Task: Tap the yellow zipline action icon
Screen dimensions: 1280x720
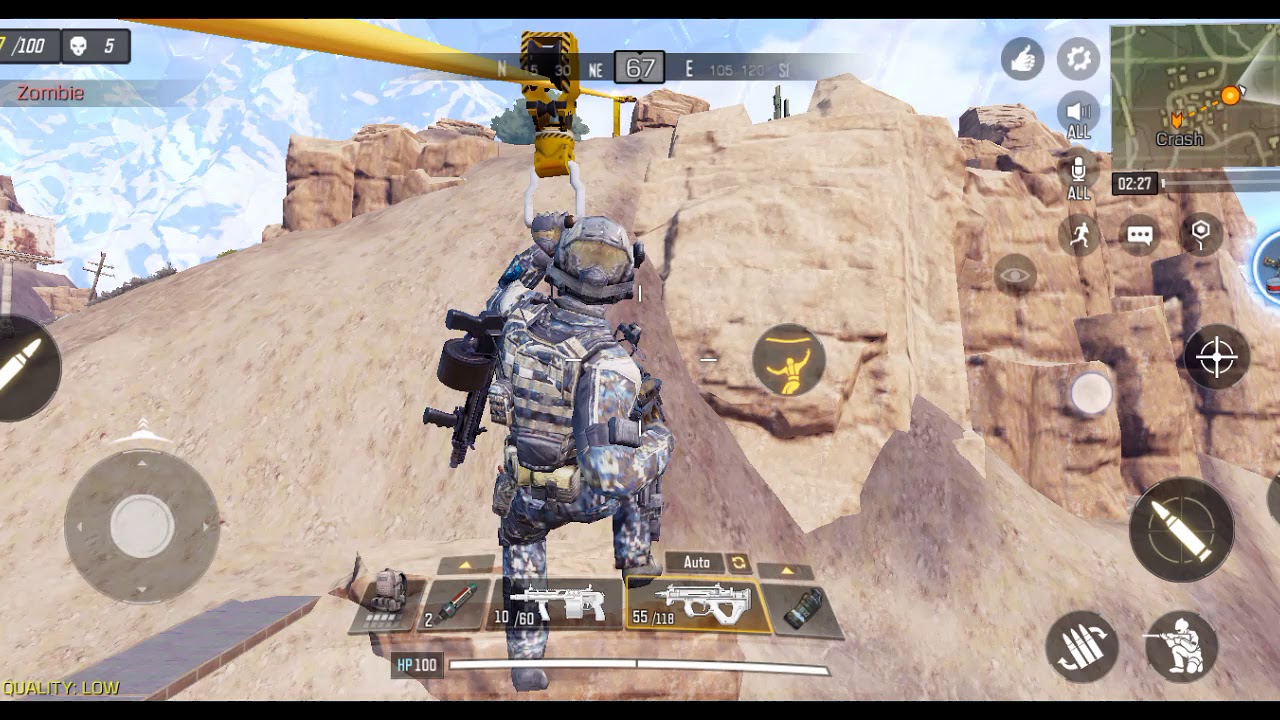Action: [789, 360]
